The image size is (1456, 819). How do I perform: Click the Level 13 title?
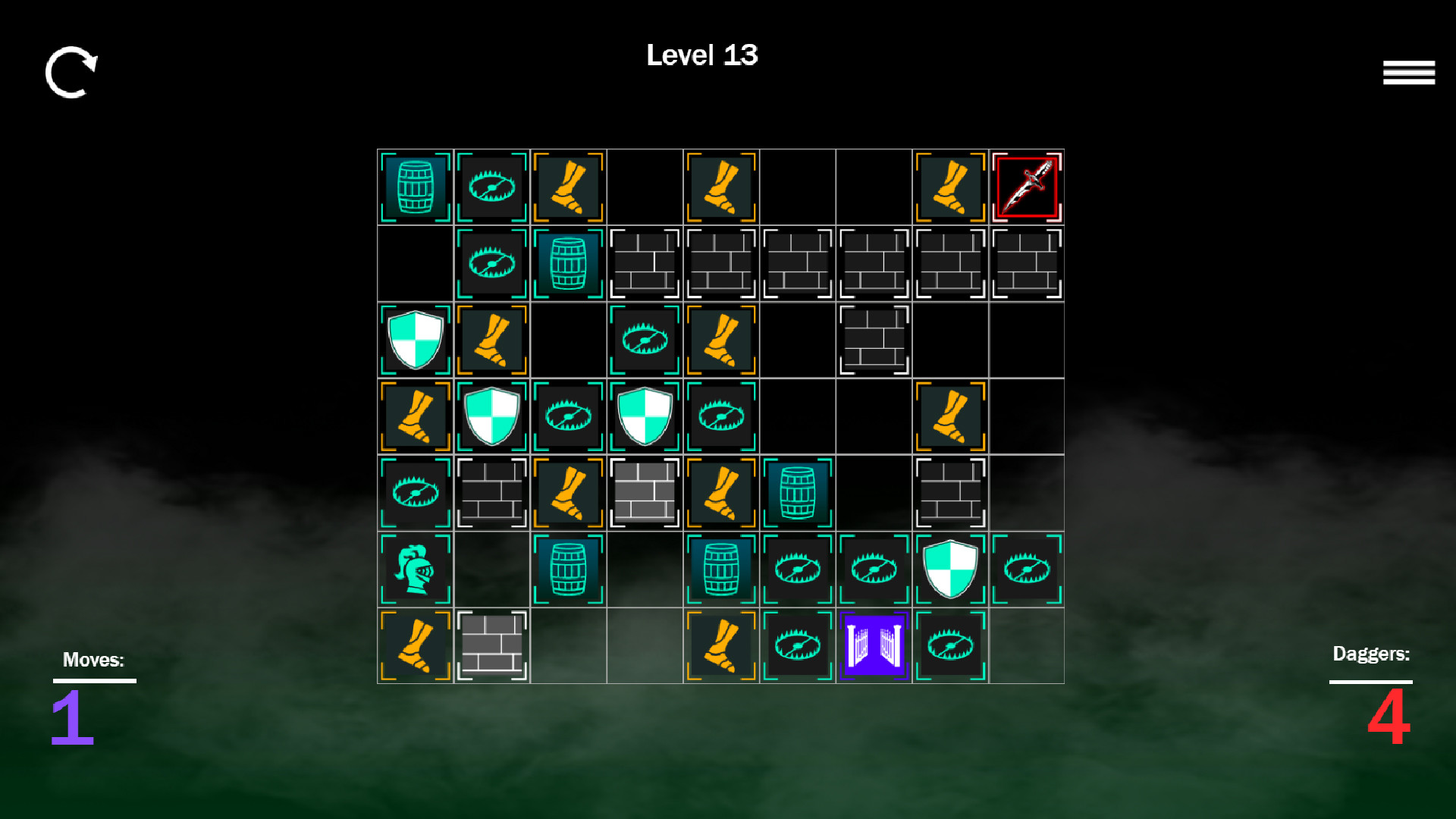tap(701, 55)
